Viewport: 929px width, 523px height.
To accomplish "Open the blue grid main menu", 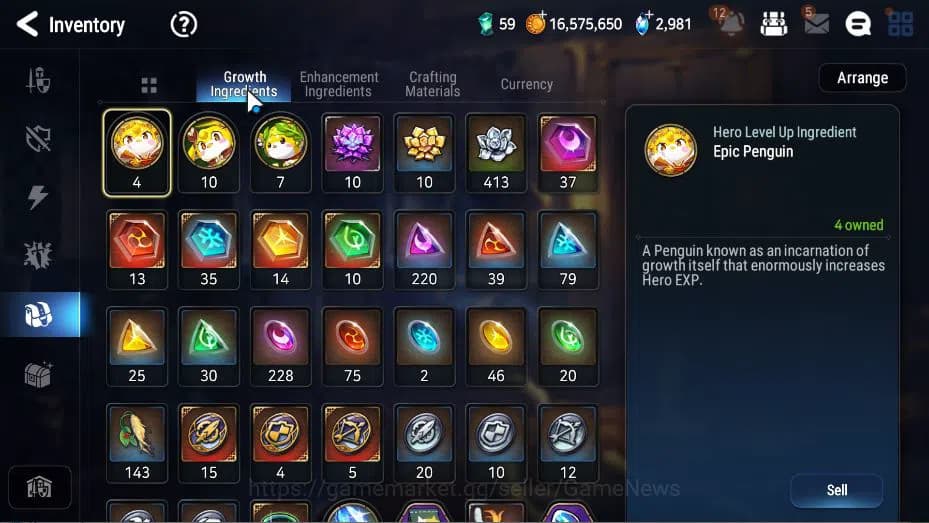I will (x=900, y=24).
